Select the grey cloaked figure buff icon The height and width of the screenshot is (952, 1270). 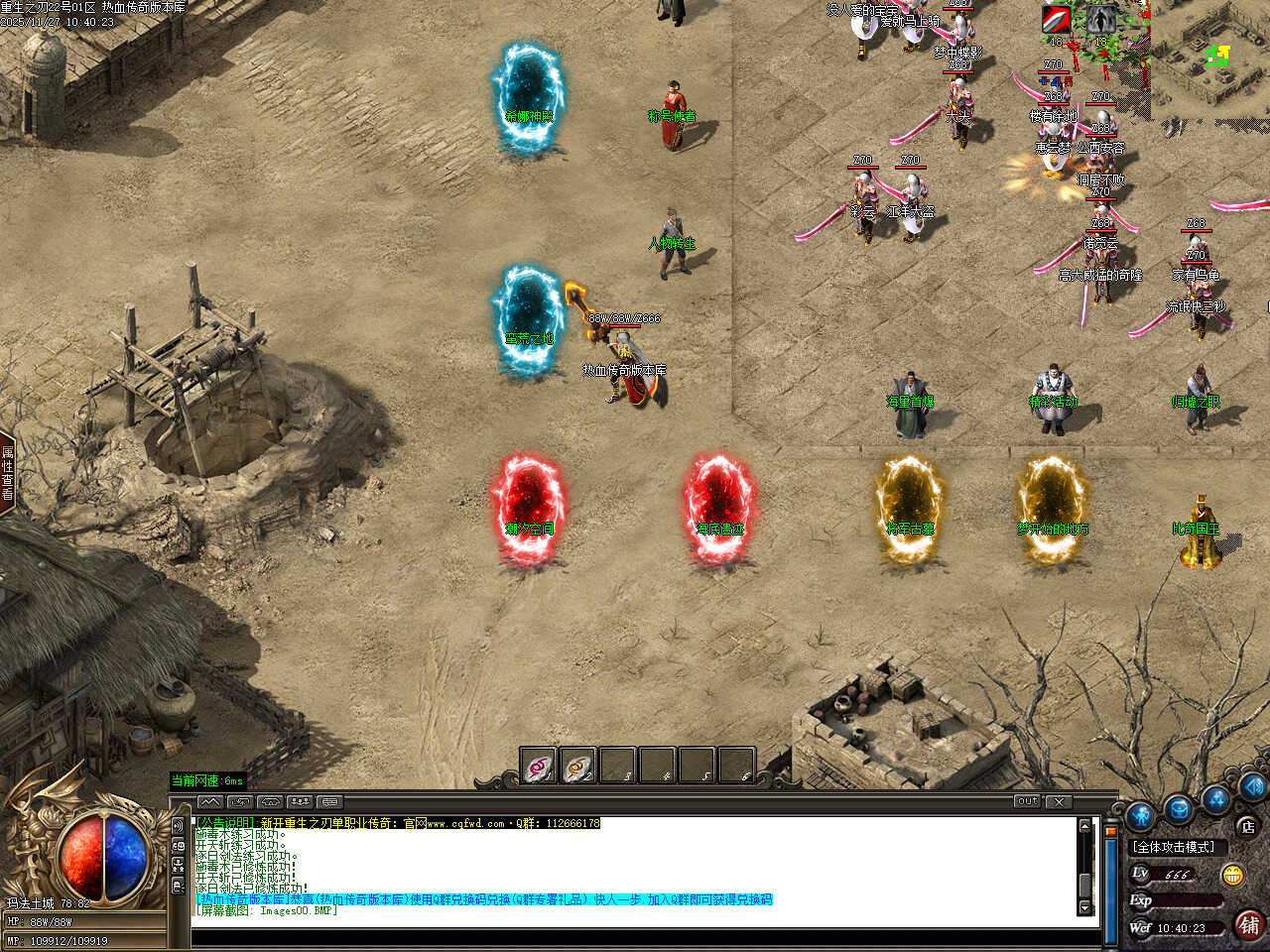tap(1099, 19)
